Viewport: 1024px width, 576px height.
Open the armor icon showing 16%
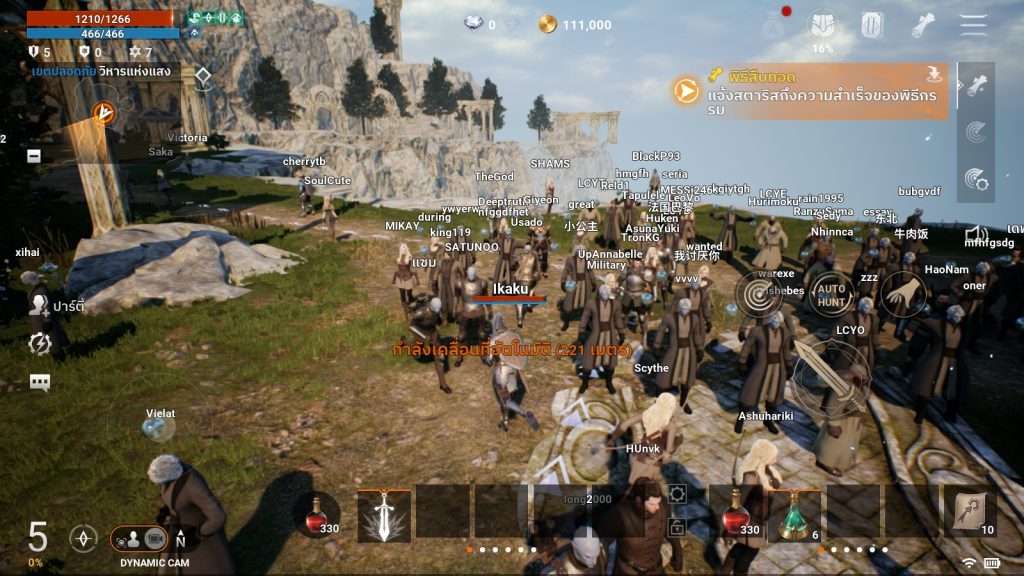point(822,26)
